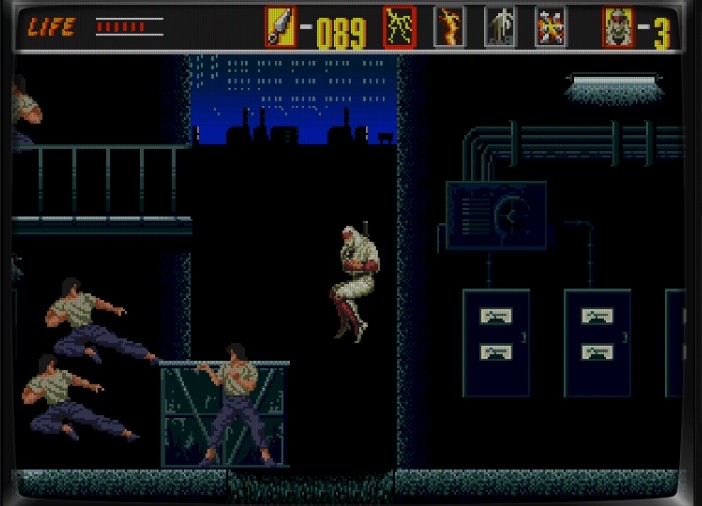Pick the explosion burst ninjutsu icon
This screenshot has width=702, height=506.
tap(550, 27)
